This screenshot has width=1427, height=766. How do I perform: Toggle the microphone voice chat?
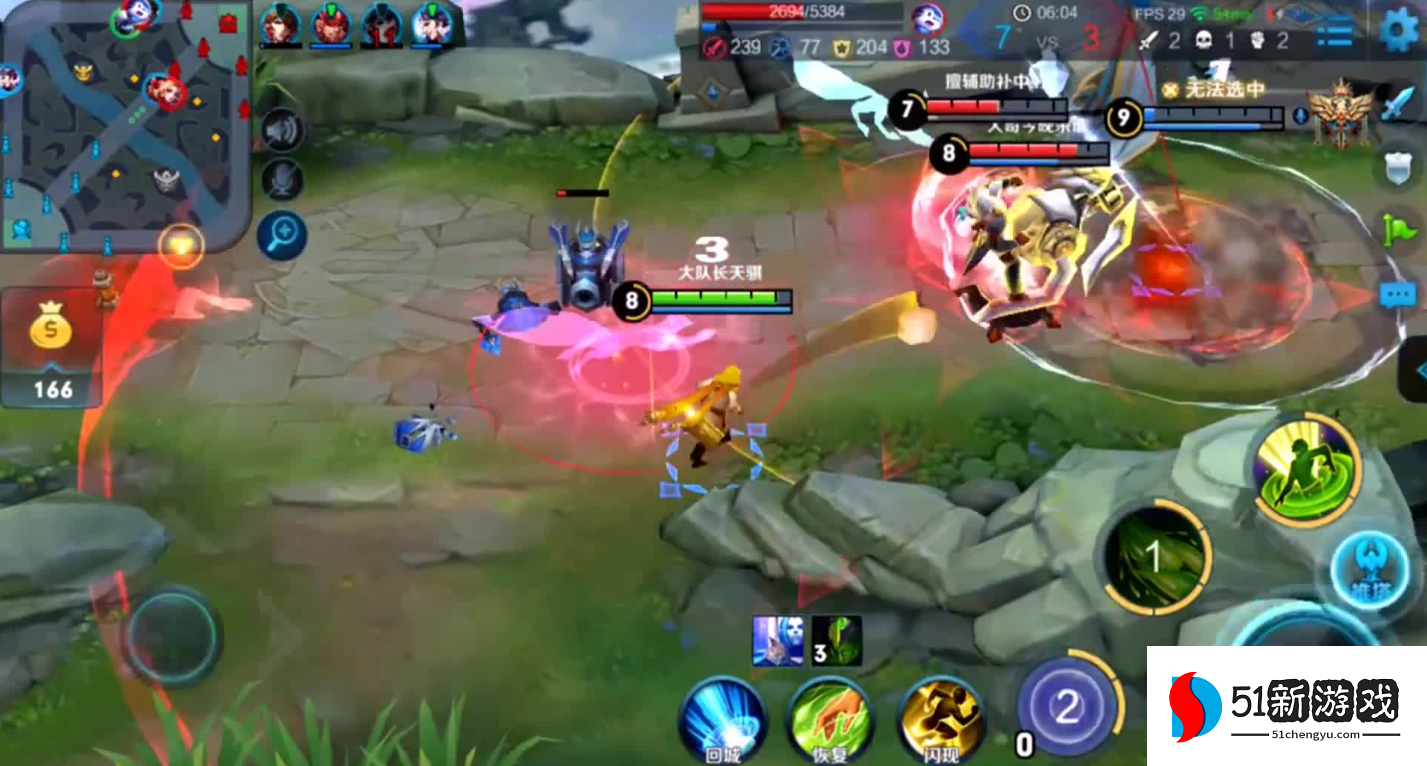click(282, 180)
